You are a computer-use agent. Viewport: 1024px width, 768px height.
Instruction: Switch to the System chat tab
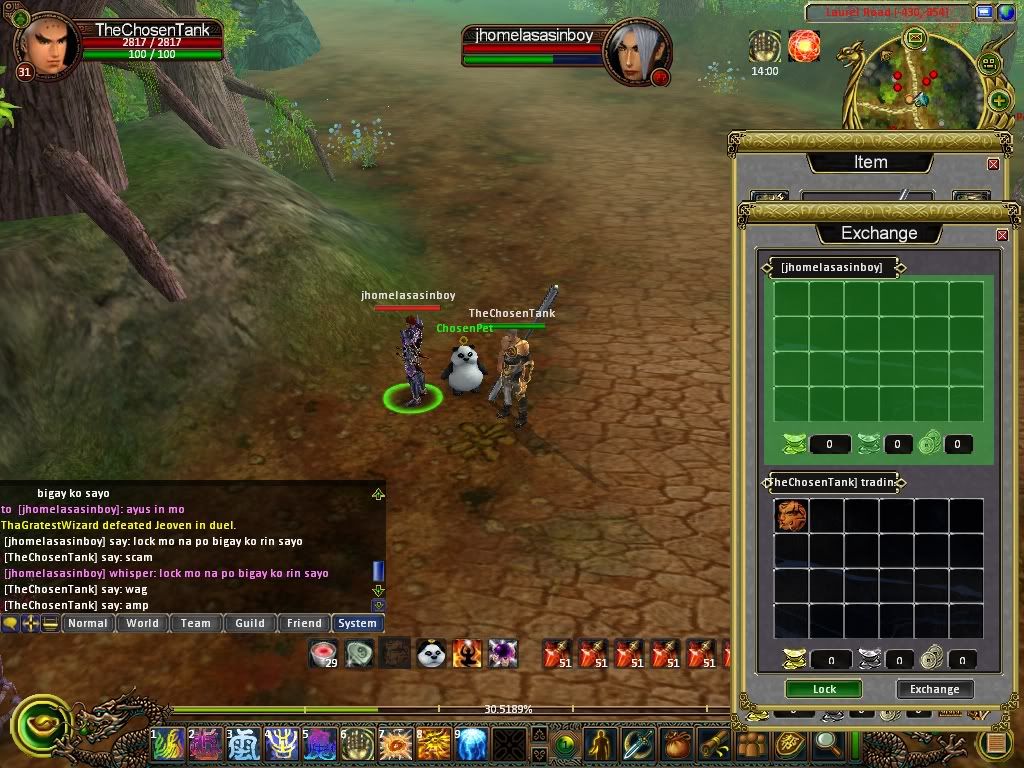coord(357,623)
